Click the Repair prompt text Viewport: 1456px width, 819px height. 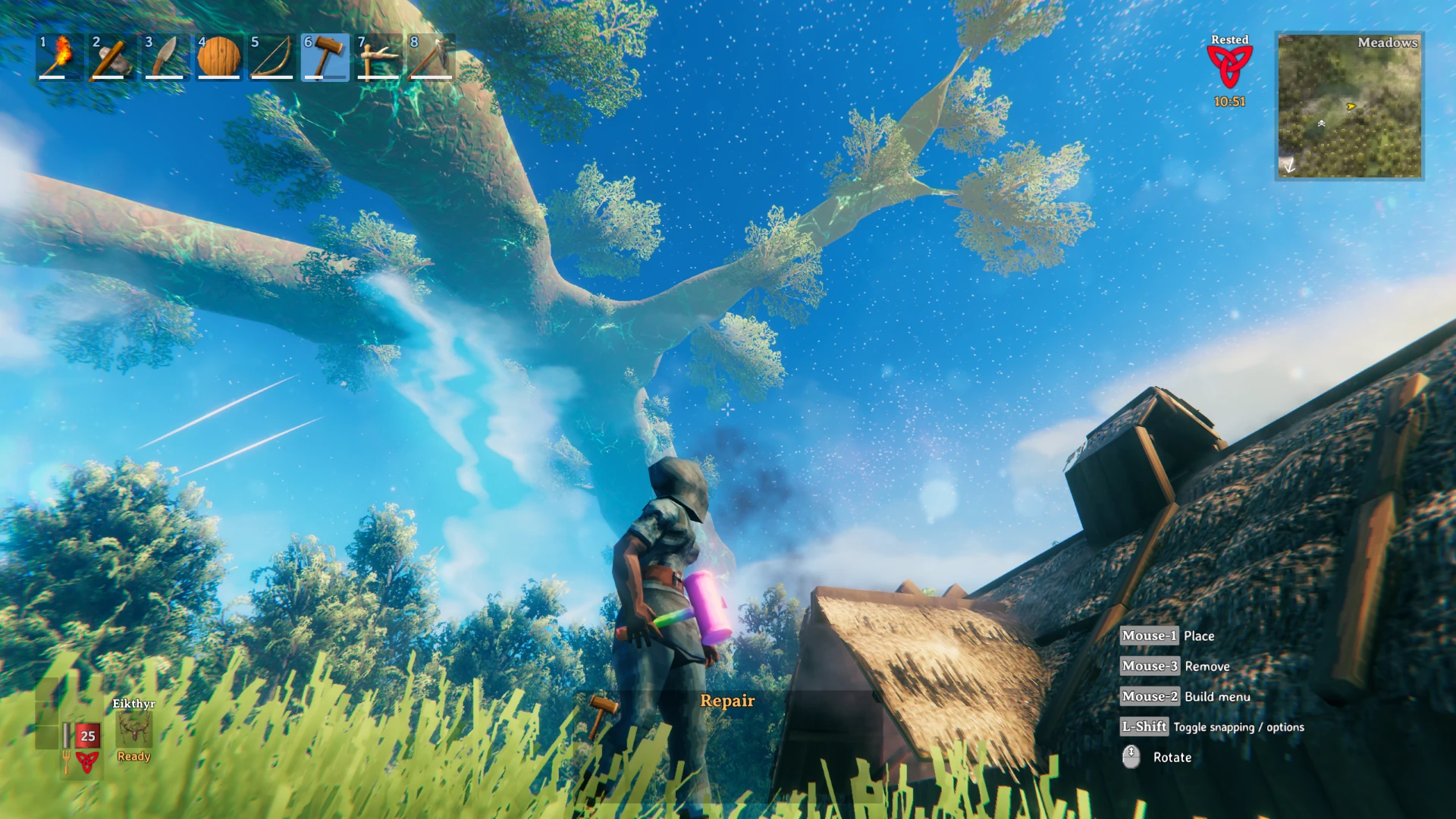[x=727, y=701]
